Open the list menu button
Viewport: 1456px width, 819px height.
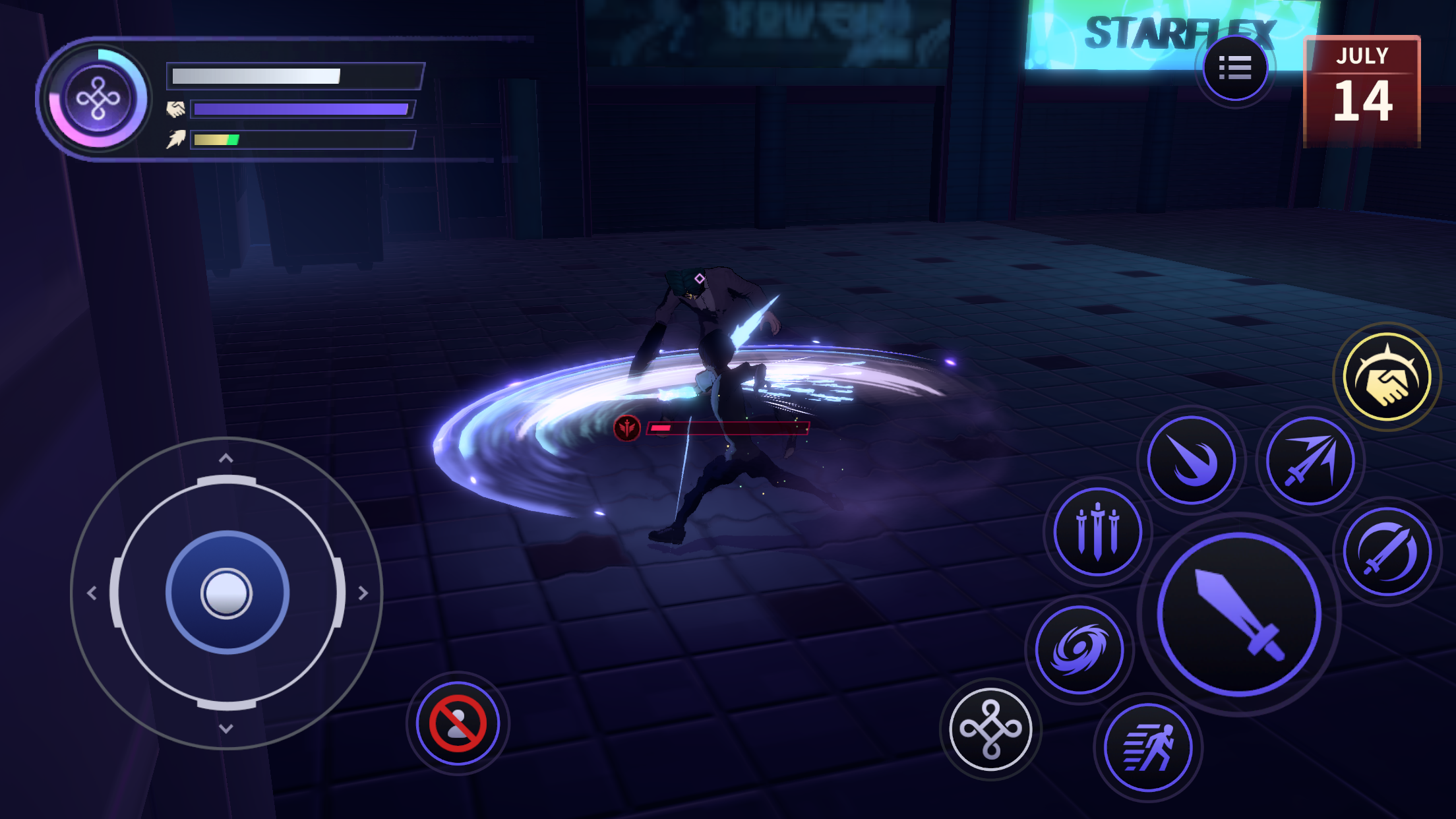click(x=1234, y=68)
